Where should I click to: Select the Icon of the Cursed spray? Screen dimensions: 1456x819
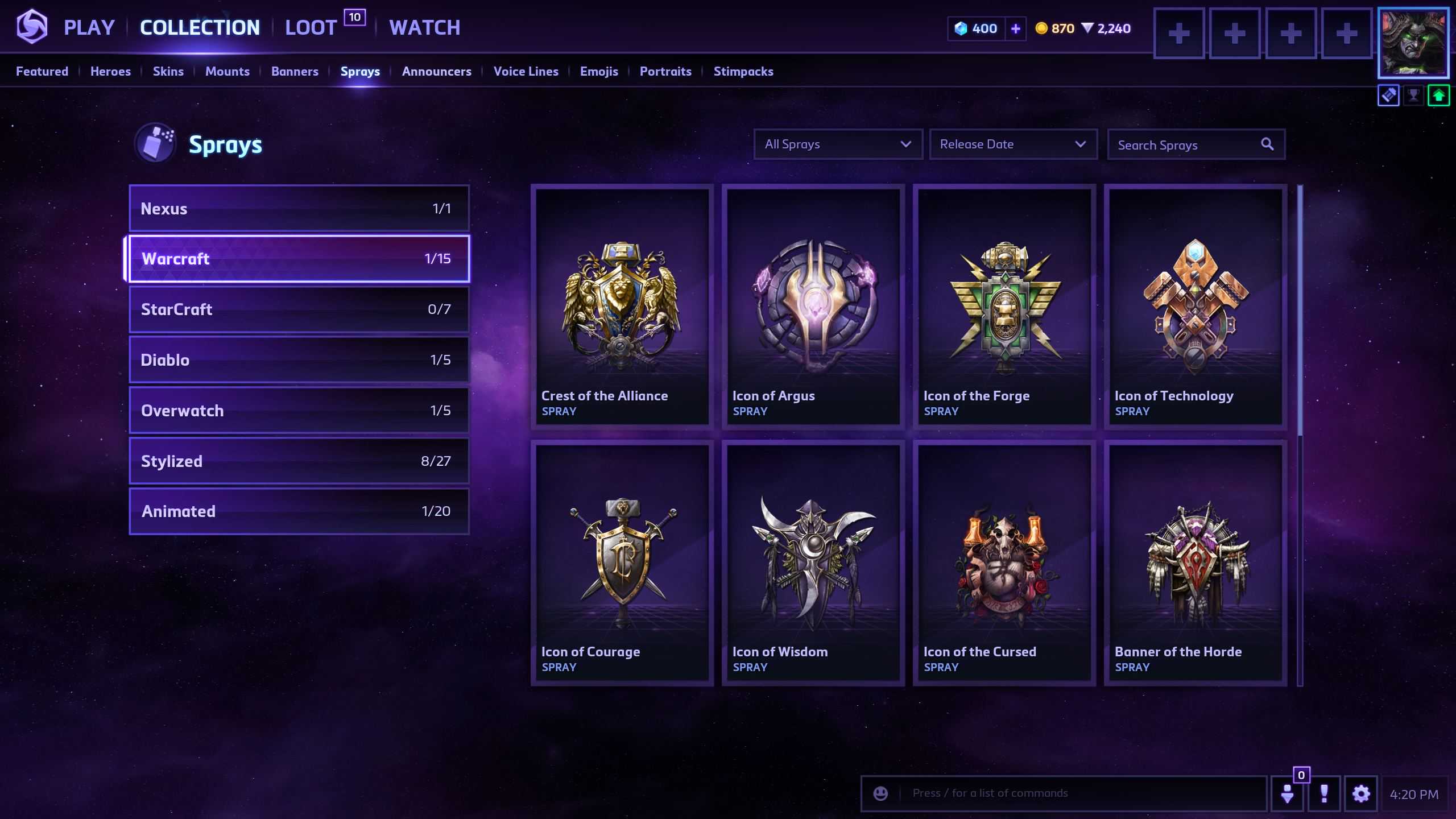pyautogui.click(x=1004, y=562)
